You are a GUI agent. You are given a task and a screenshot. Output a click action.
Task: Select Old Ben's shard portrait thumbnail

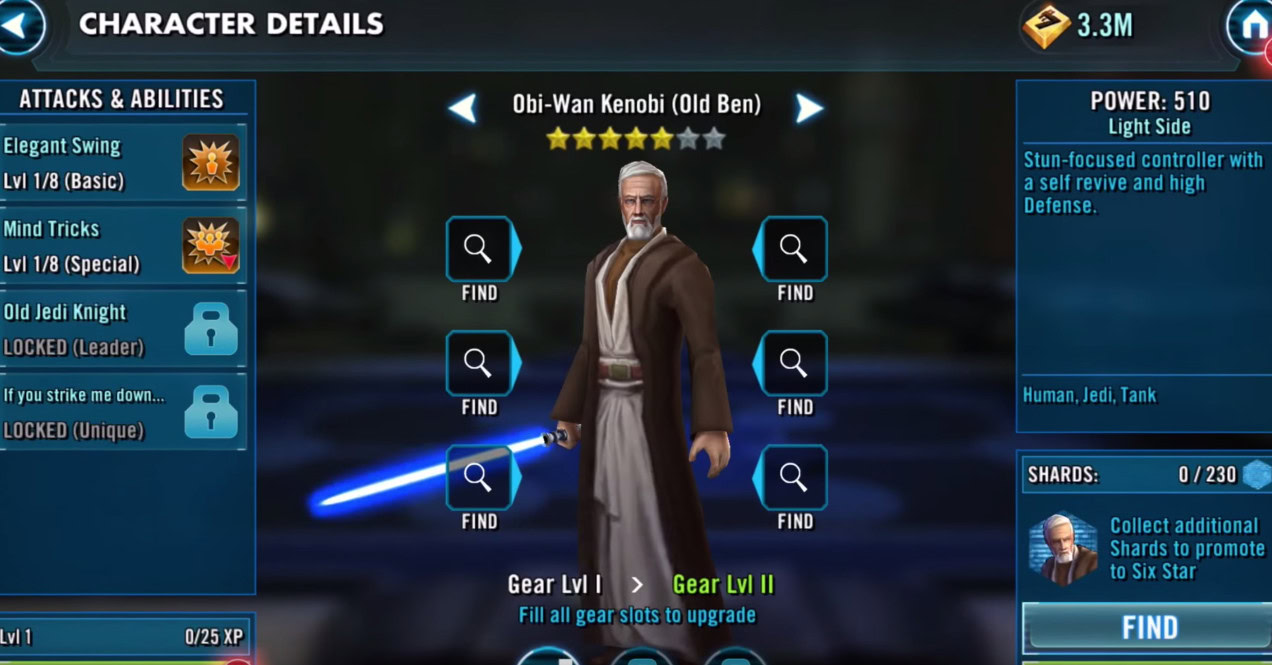click(x=1062, y=548)
